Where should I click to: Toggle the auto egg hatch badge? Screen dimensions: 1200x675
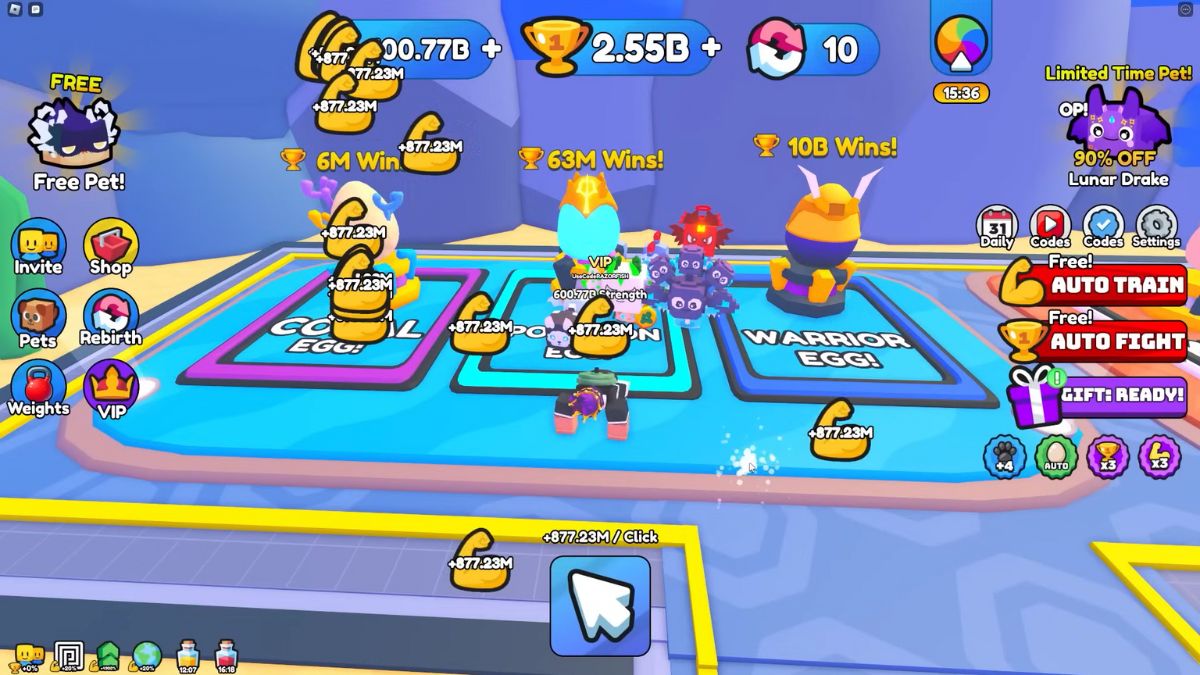pyautogui.click(x=1056, y=457)
